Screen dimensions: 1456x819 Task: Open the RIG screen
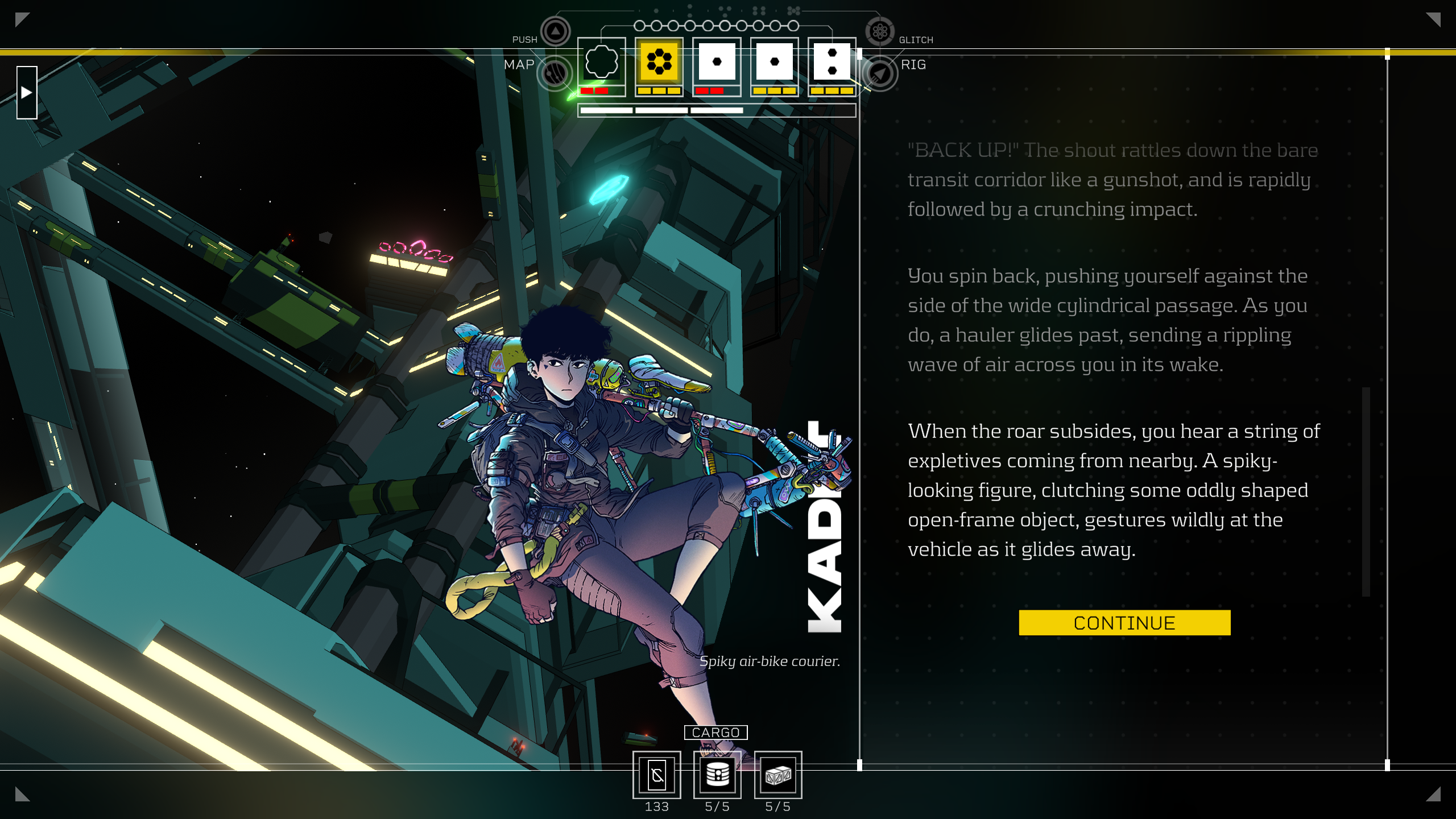(880, 73)
